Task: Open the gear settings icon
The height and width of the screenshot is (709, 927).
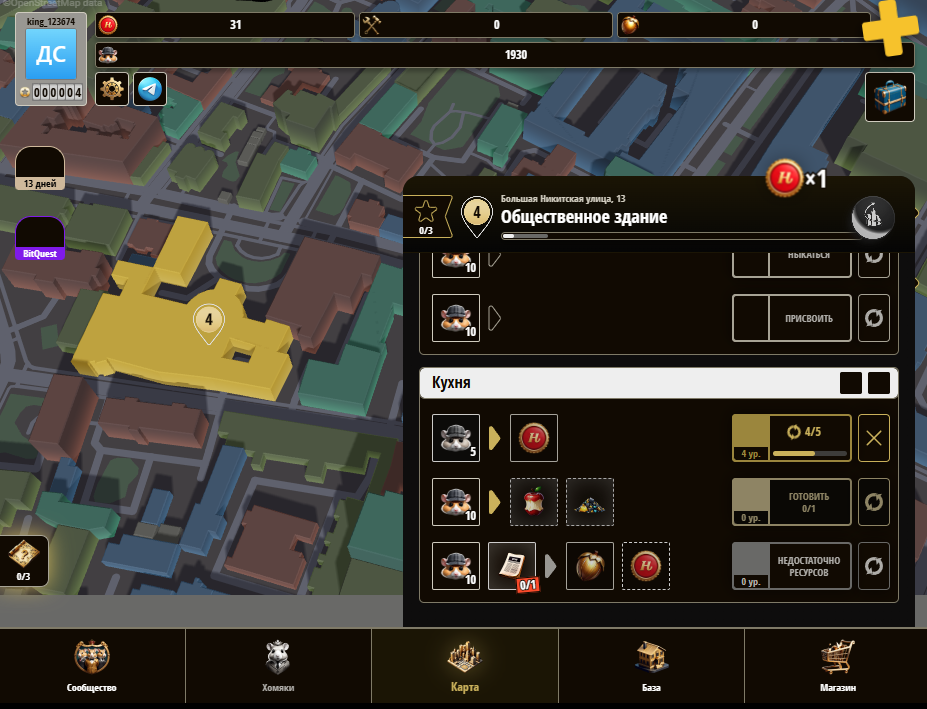Action: click(x=111, y=89)
